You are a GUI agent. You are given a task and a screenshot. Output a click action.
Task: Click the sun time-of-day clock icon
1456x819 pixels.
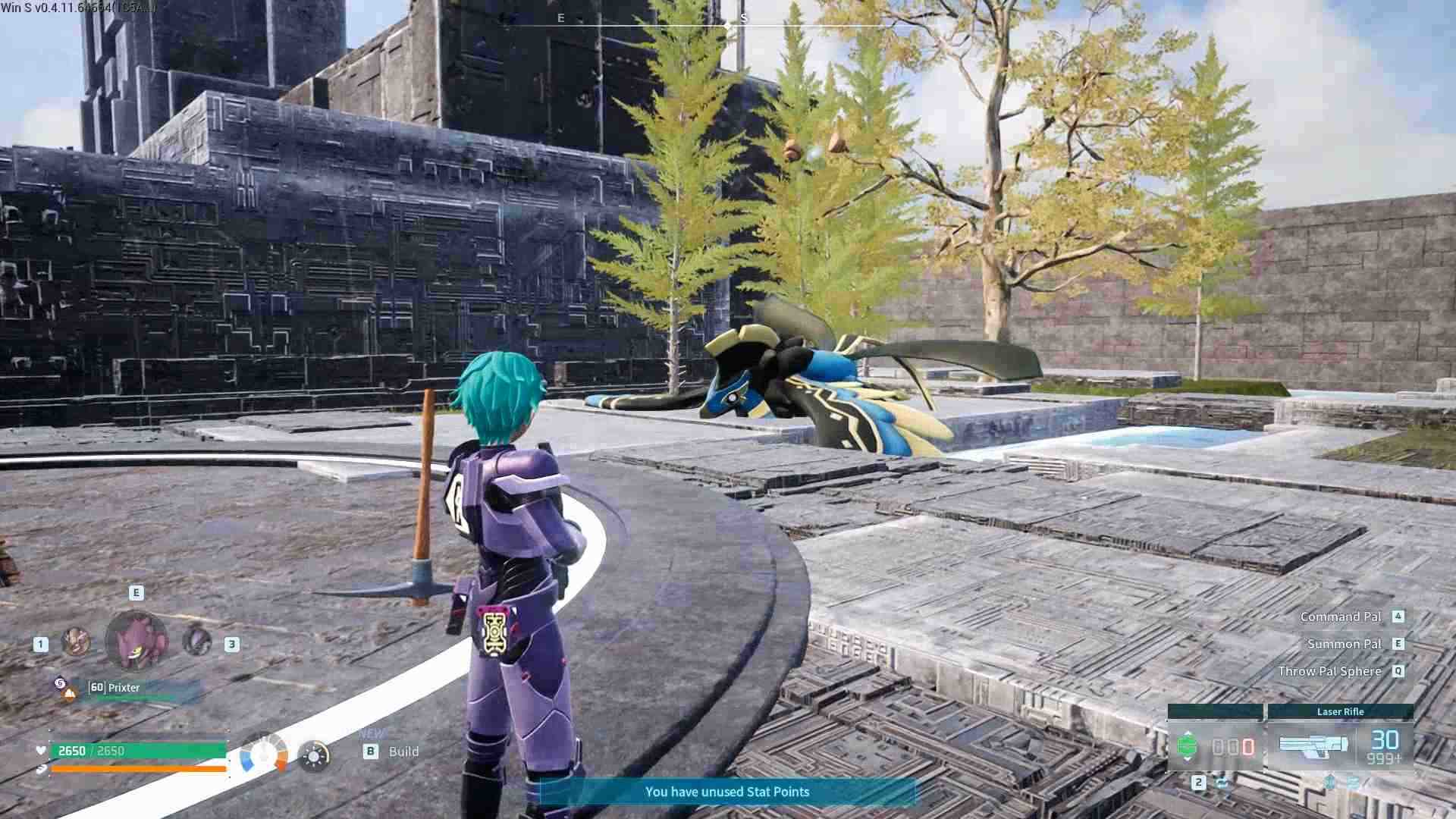pos(314,755)
